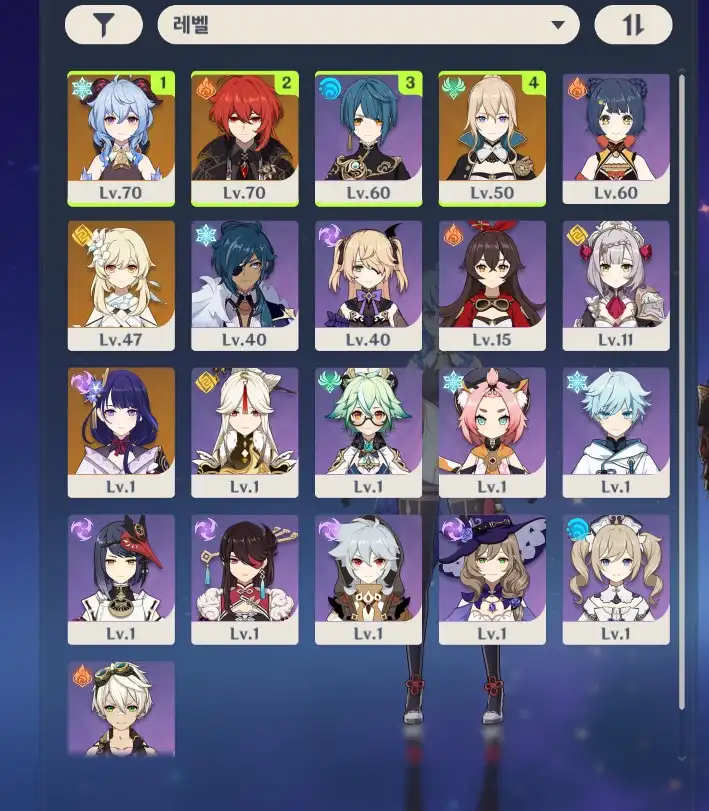Select Jean's Lv.50 Anemo card
The width and height of the screenshot is (709, 811).
492,138
